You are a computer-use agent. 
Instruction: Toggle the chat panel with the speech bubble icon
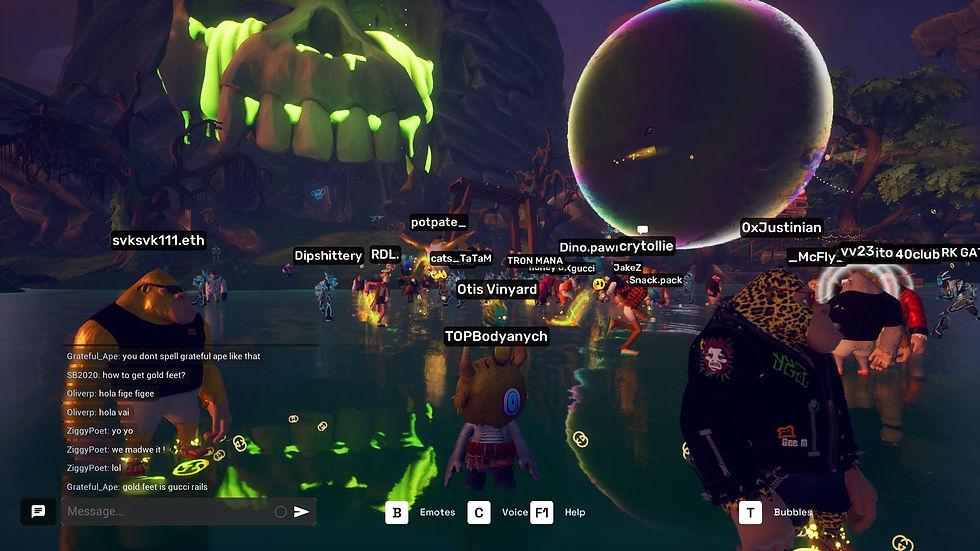pos(38,511)
